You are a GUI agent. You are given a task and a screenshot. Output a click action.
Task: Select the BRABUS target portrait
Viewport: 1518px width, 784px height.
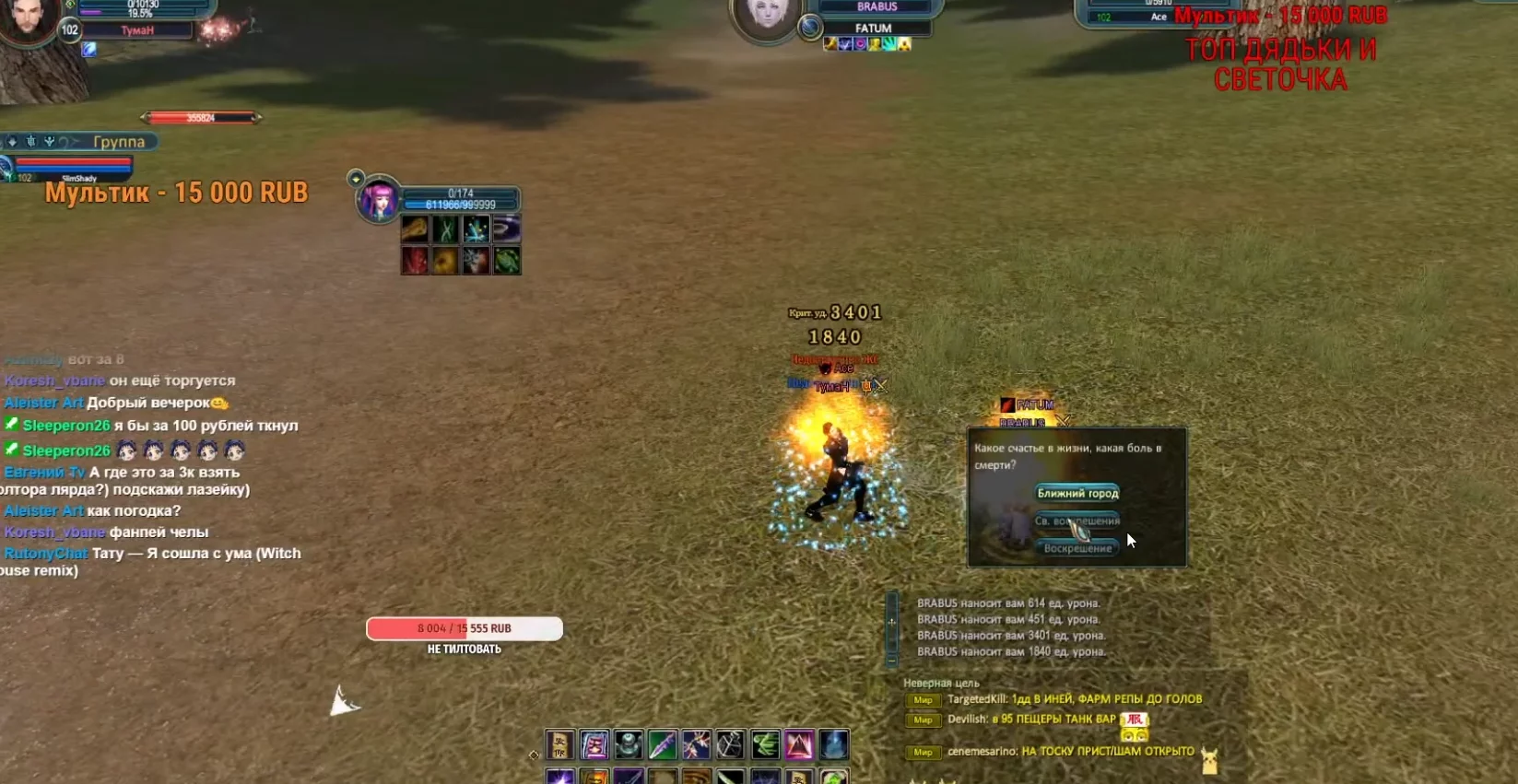click(766, 18)
